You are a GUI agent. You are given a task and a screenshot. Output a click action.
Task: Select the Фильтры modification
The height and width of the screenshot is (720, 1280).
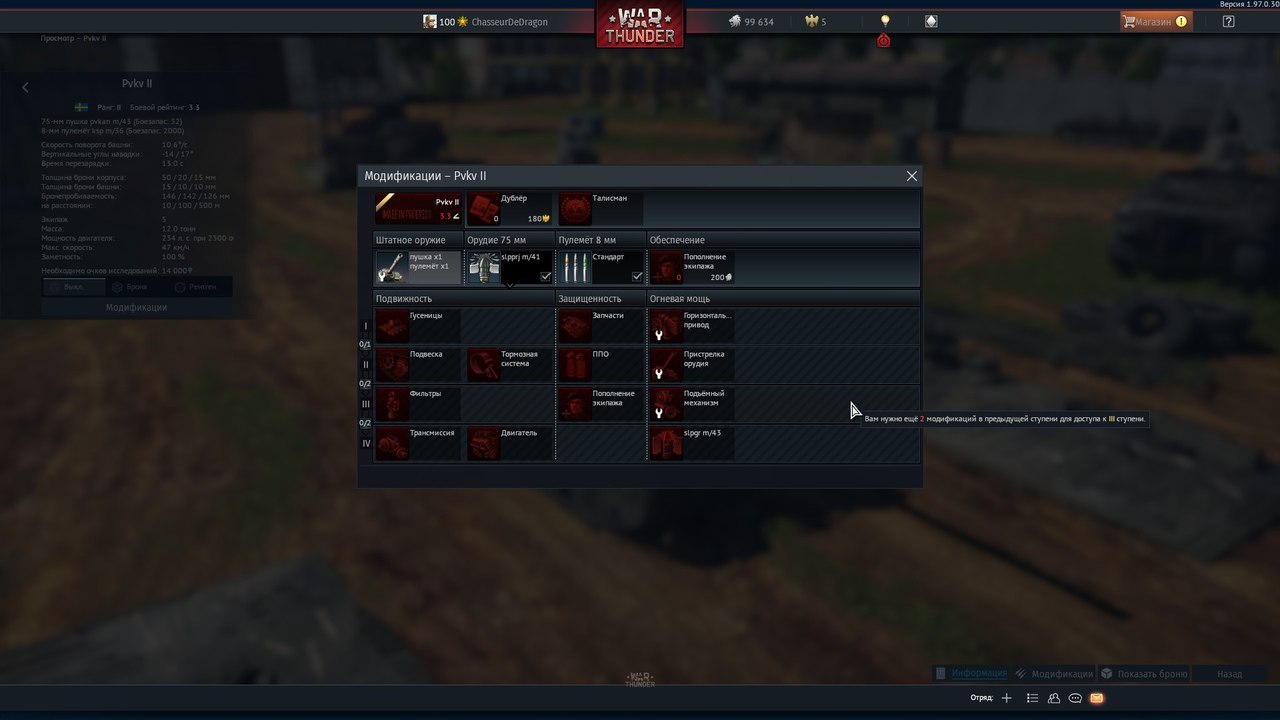point(418,404)
